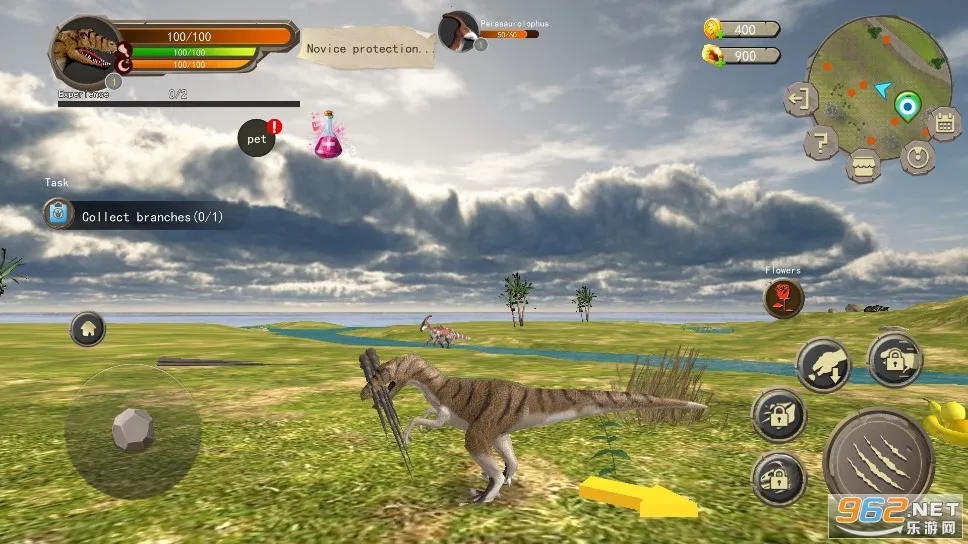Viewport: 968px width, 544px height.
Task: Open the calendar icon
Action: pos(942,124)
